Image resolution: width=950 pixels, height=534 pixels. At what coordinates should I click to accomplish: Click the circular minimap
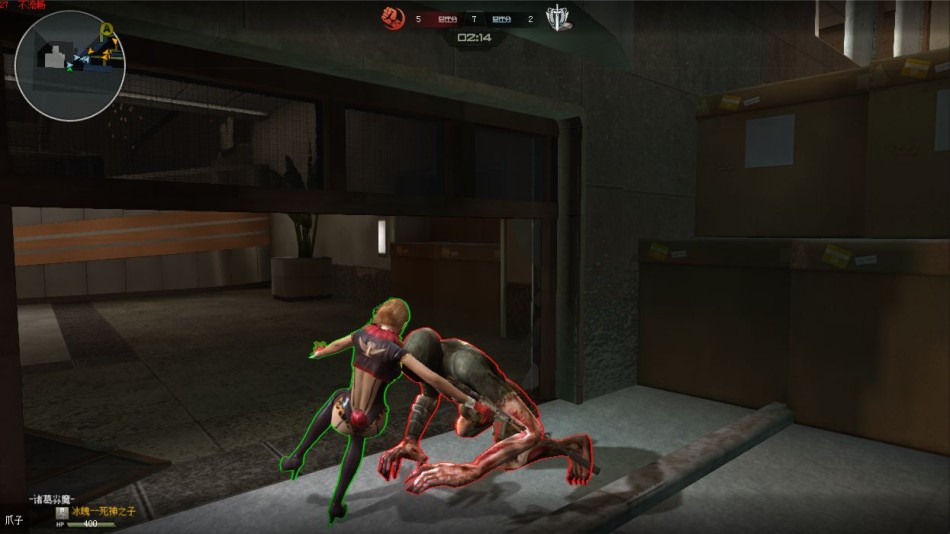[69, 66]
